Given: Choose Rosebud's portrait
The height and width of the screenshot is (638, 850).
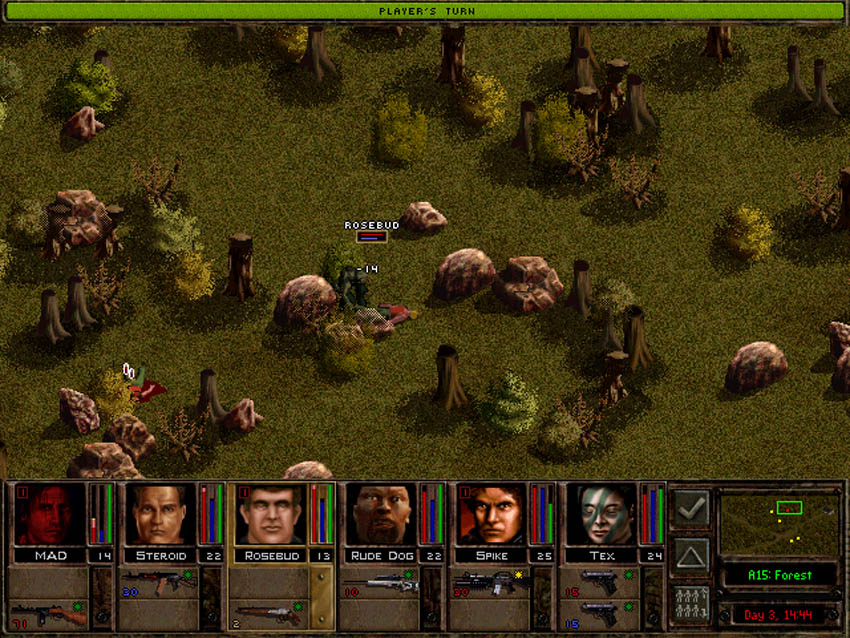Looking at the screenshot, I should 269,514.
